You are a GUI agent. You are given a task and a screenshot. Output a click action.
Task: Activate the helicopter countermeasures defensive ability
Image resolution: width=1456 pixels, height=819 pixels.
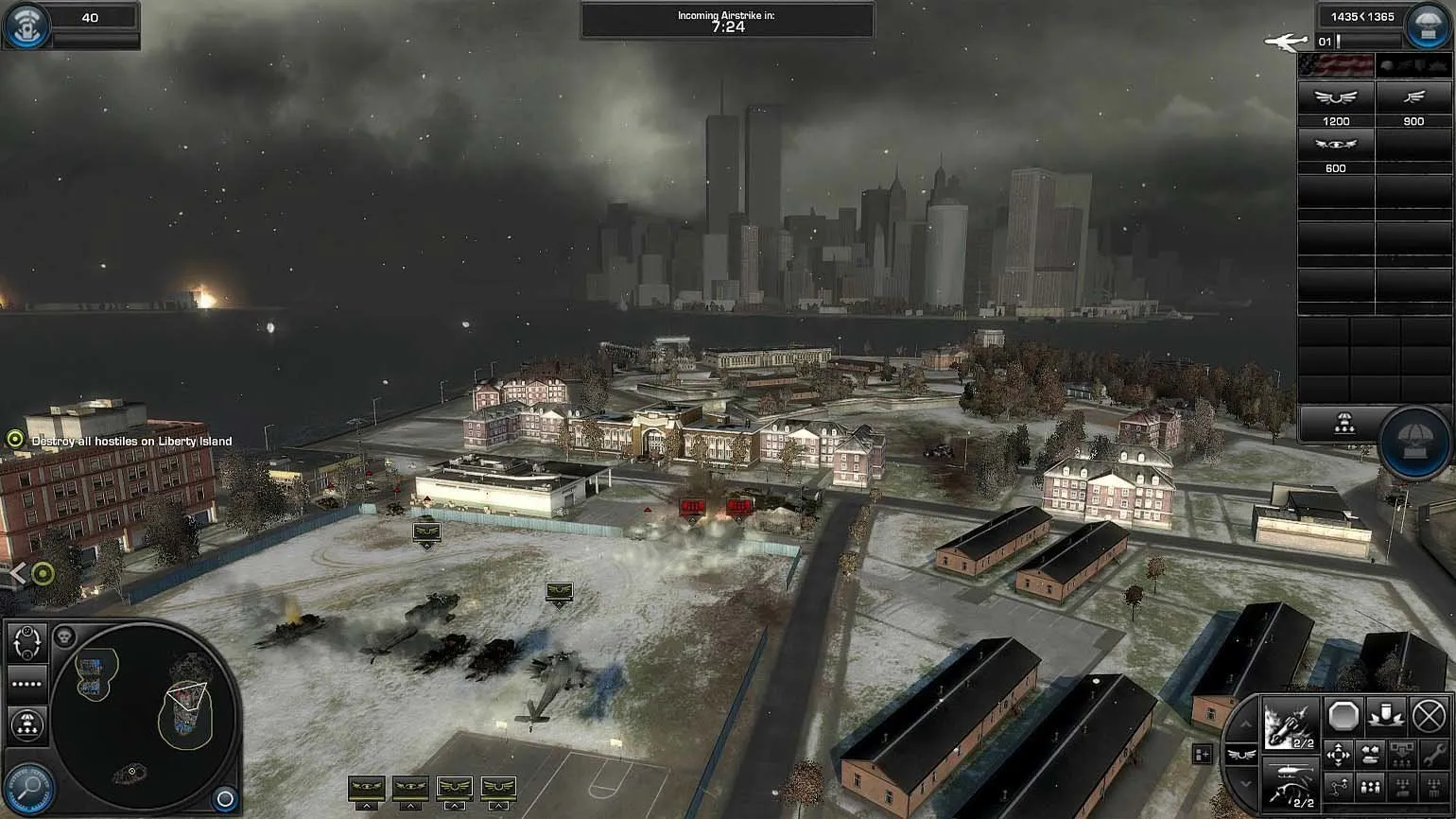tap(1291, 782)
